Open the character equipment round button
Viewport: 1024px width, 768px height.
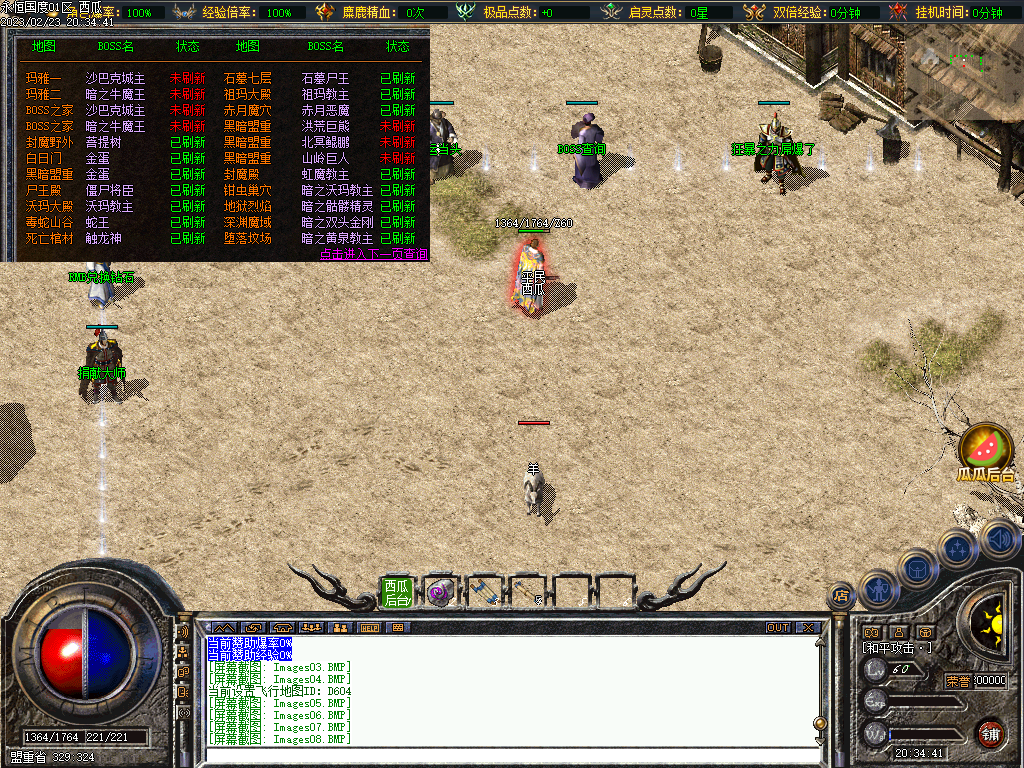pos(879,590)
